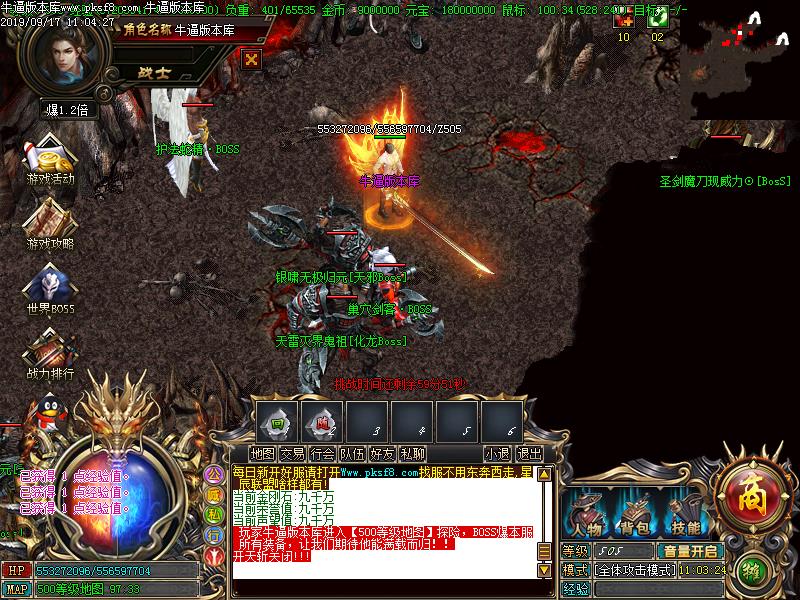800x600 pixels.
Task: Click the 退出 exit button
Action: pyautogui.click(x=529, y=454)
